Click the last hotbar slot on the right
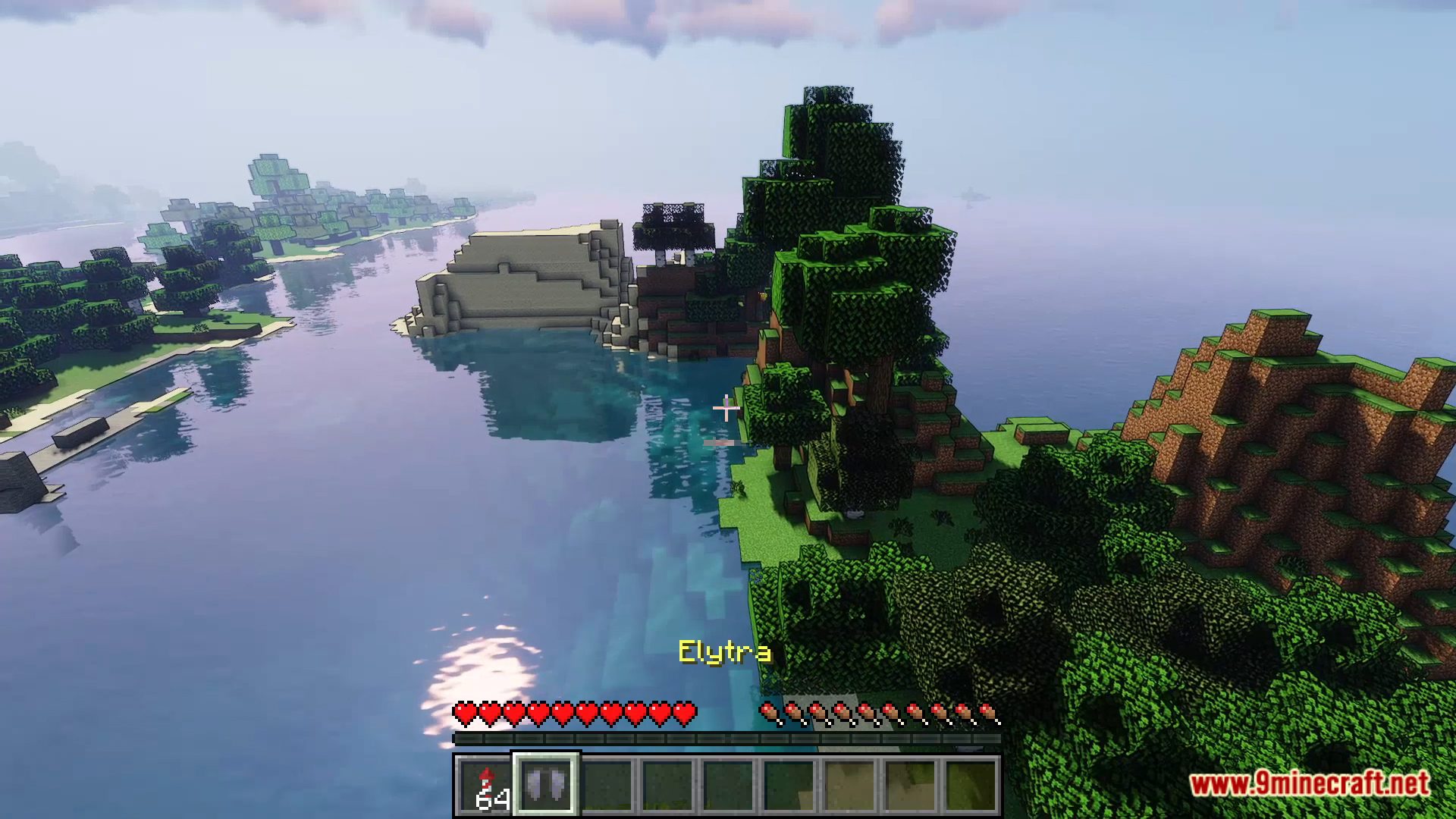 [x=971, y=784]
